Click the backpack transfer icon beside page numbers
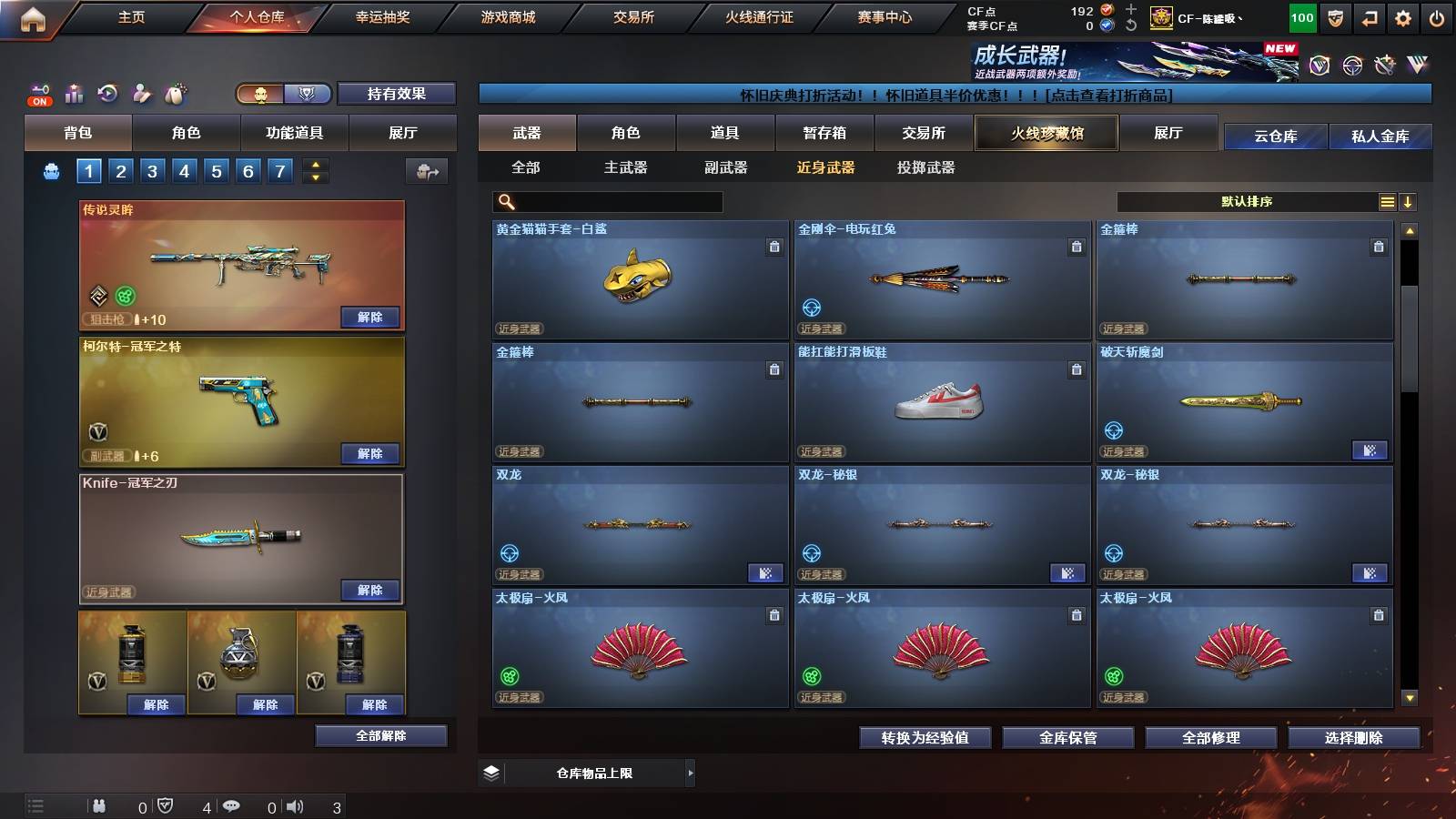Viewport: 1456px width, 819px height. pyautogui.click(x=426, y=169)
